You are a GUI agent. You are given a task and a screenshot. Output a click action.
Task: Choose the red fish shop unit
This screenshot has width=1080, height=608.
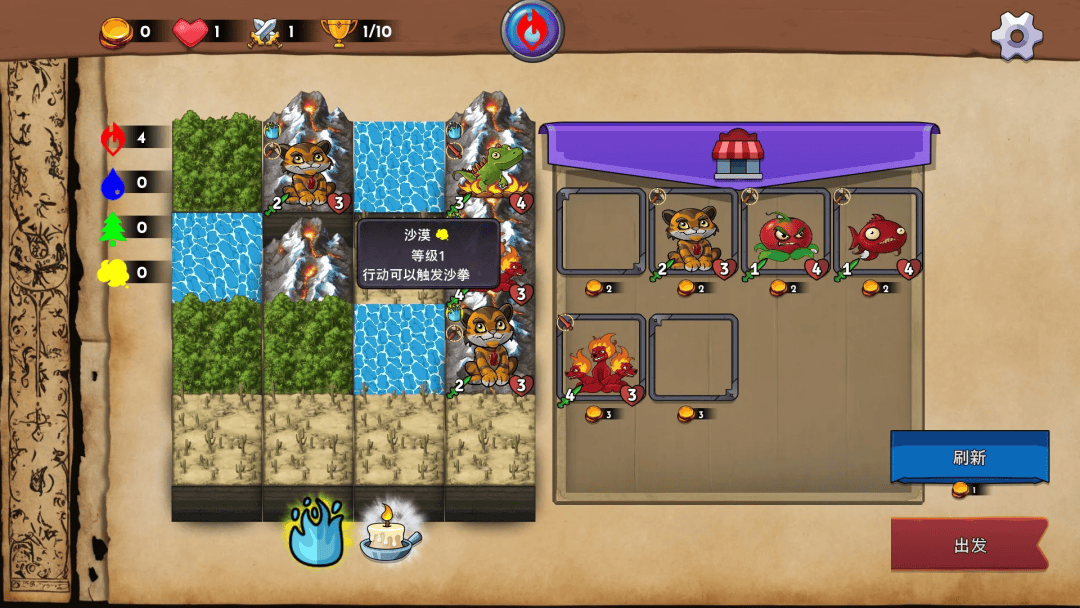pyautogui.click(x=877, y=236)
